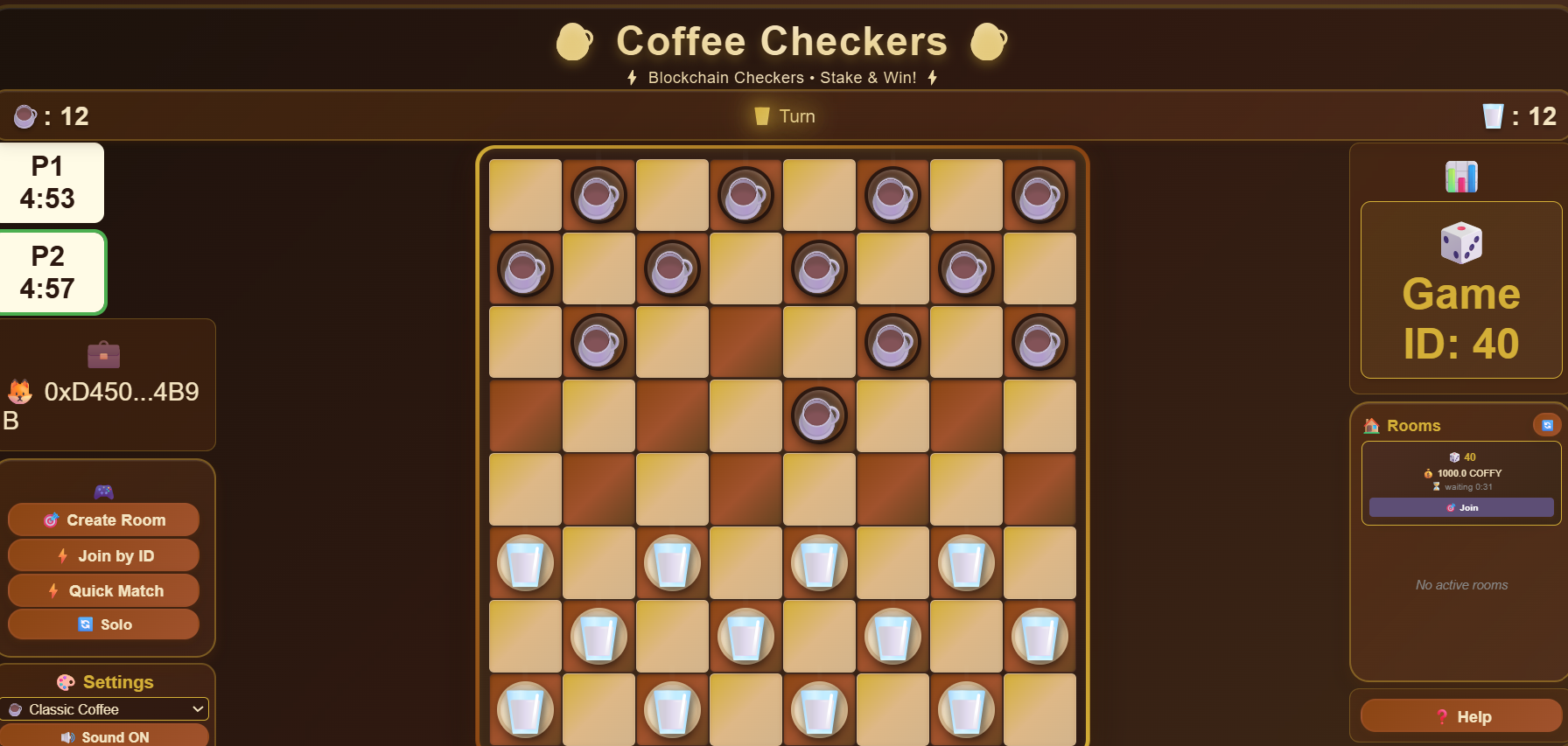Click the turn indicator cup in the top bar
The image size is (1568, 746).
(x=760, y=115)
